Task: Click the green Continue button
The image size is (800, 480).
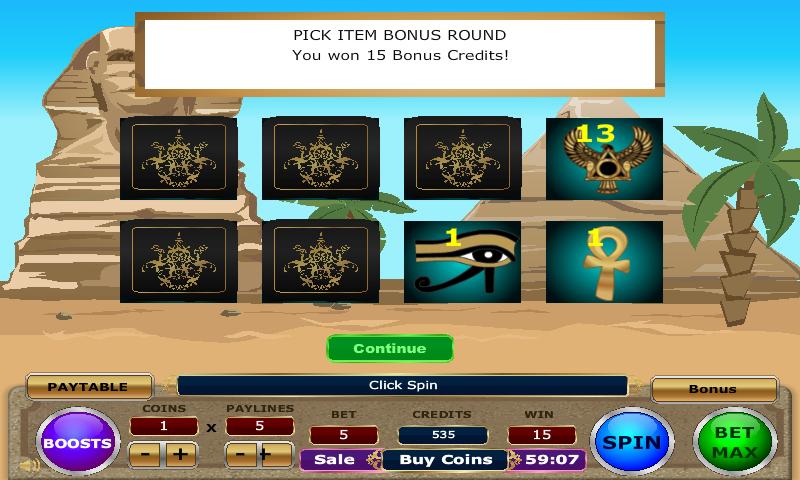Action: (389, 349)
